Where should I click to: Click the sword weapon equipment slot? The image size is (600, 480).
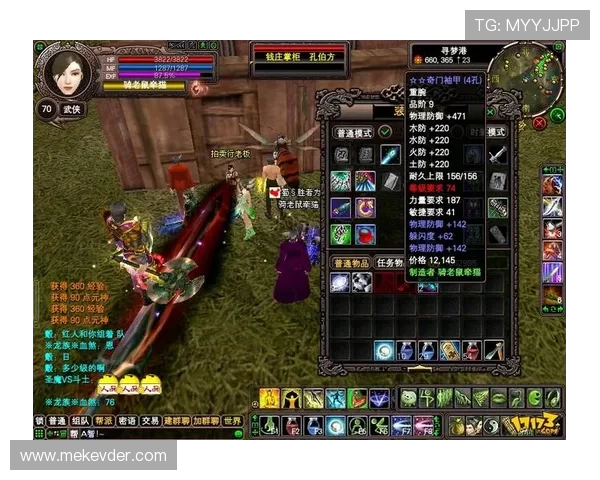pos(497,155)
